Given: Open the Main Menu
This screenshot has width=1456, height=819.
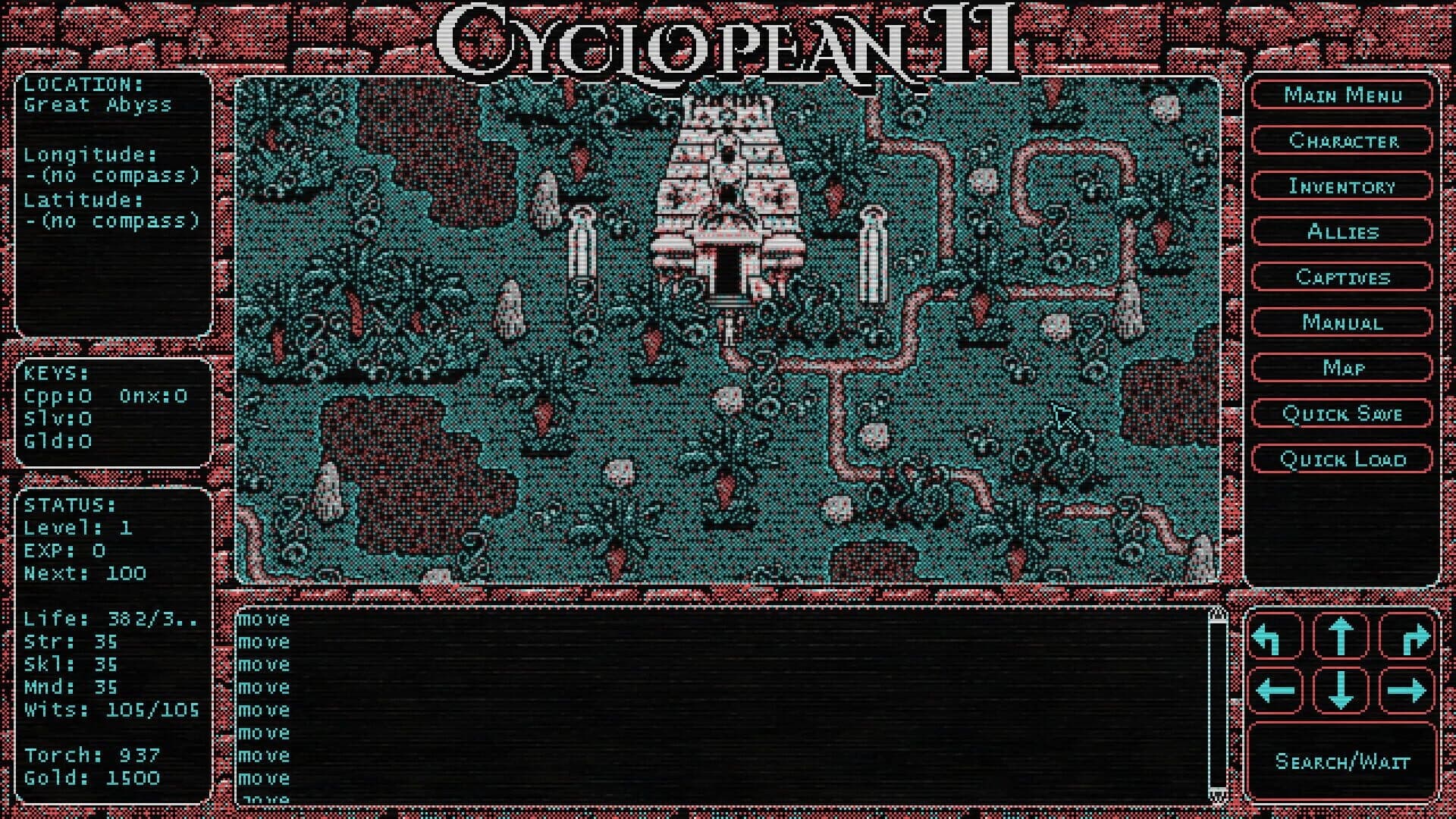Looking at the screenshot, I should 1341,96.
